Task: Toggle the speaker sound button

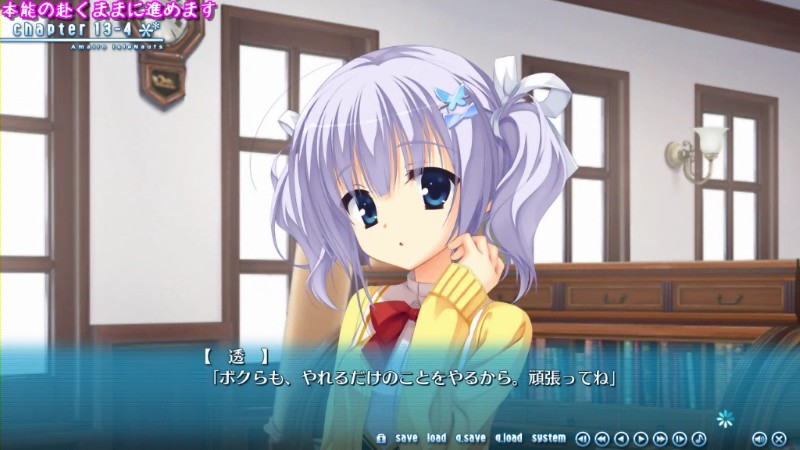Action: (759, 438)
